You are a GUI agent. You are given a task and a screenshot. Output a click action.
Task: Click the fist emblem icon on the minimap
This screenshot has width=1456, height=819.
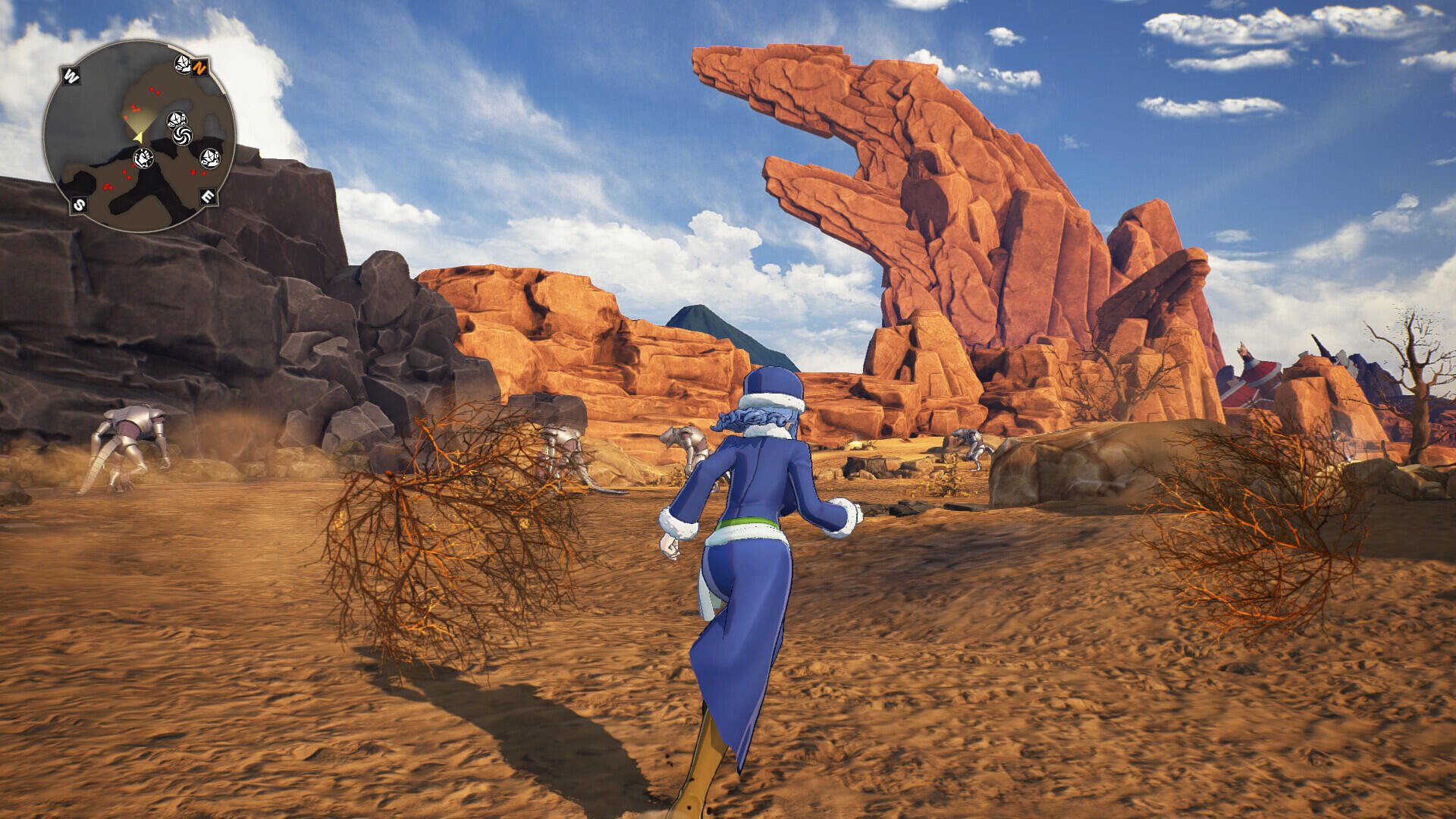point(144,157)
